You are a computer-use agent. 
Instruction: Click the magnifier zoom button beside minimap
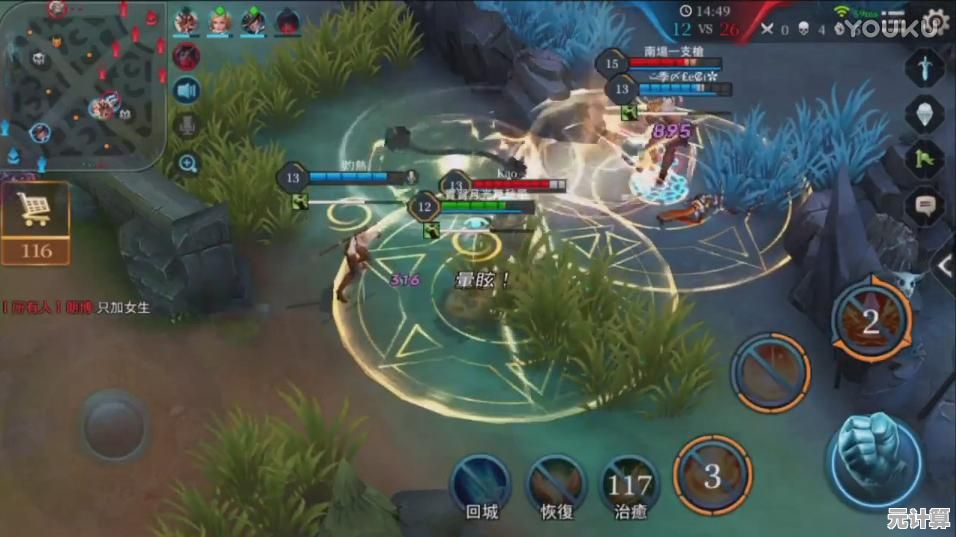187,162
